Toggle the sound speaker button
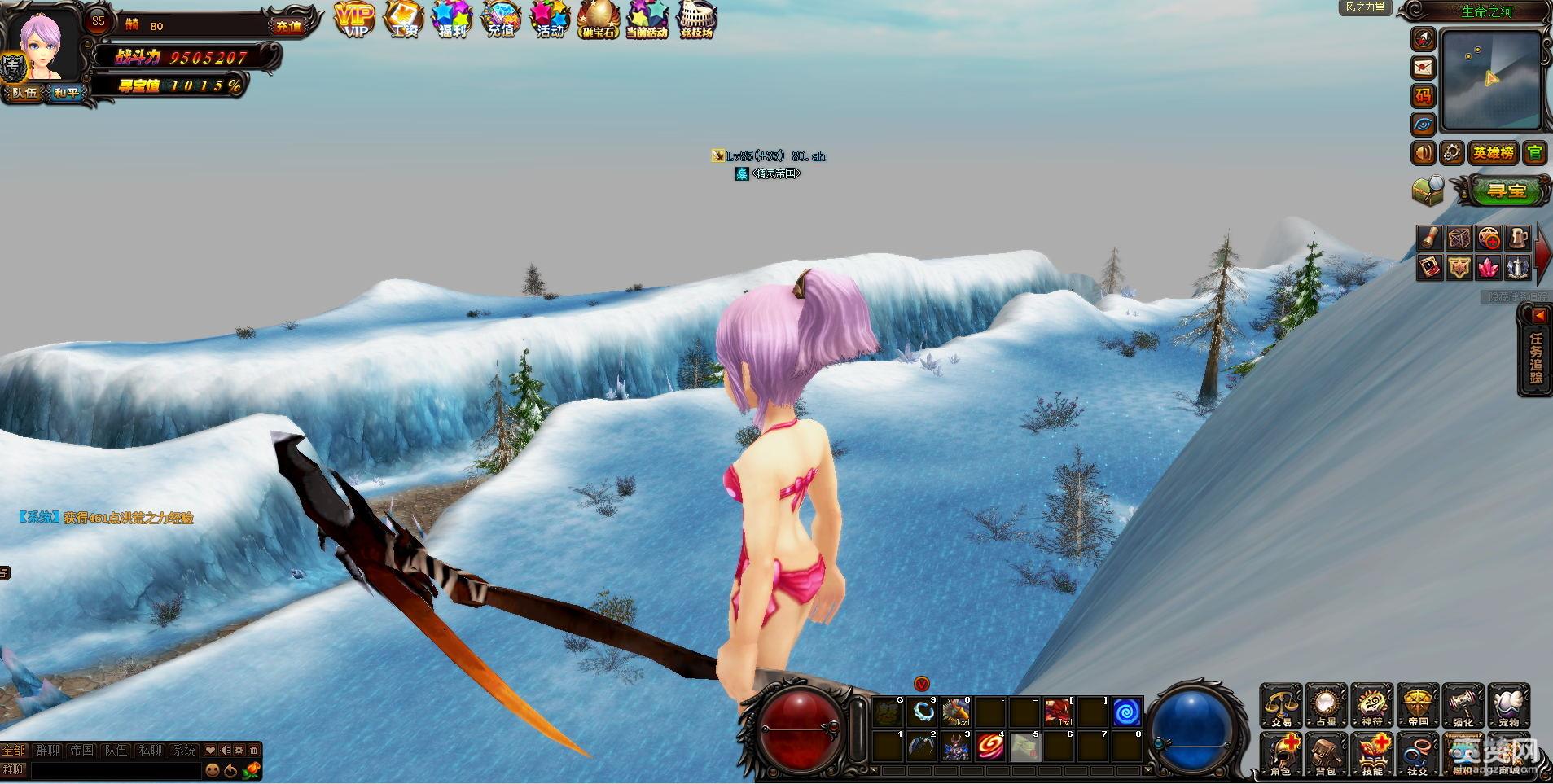The height and width of the screenshot is (784, 1553). [1424, 152]
